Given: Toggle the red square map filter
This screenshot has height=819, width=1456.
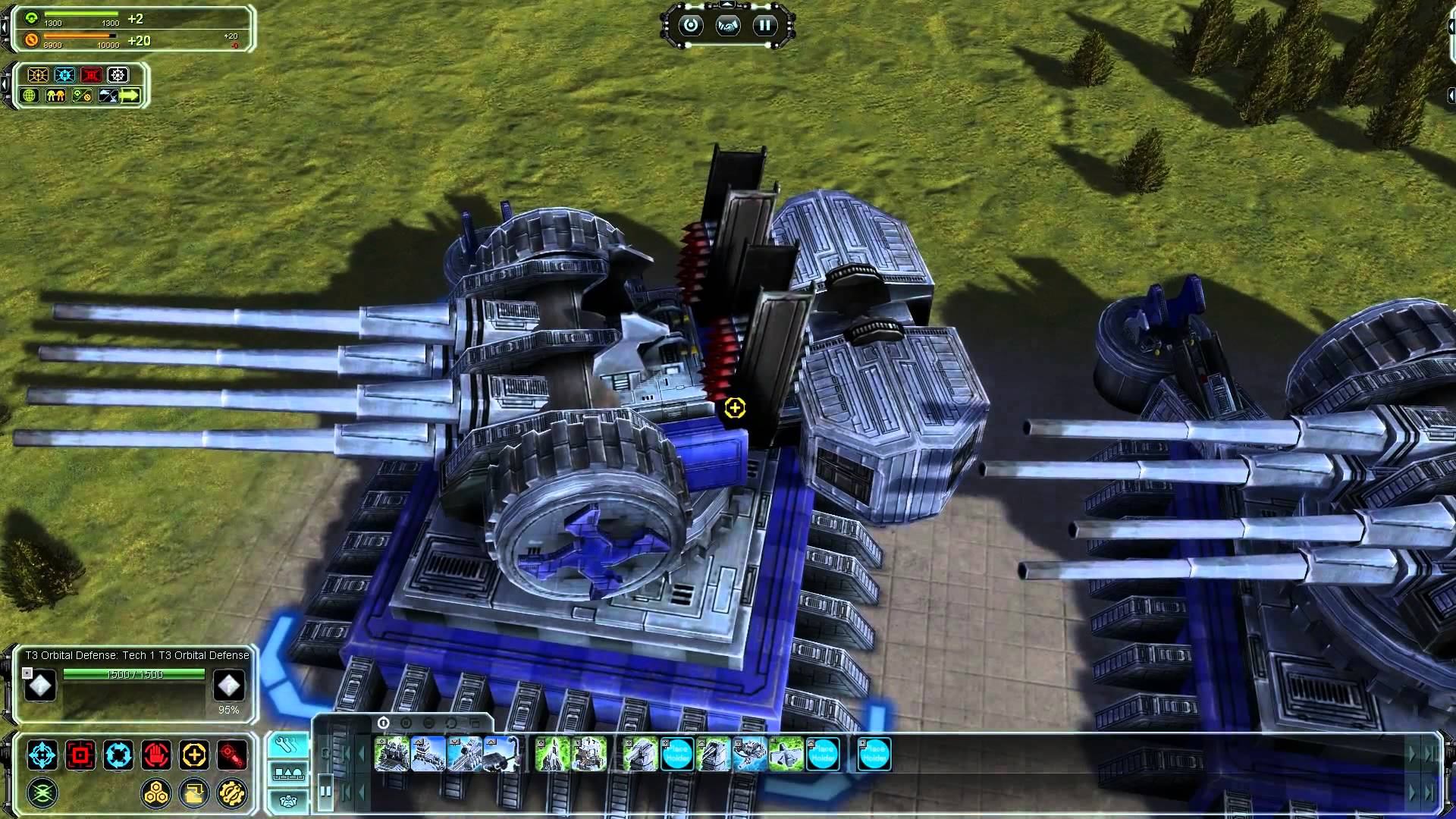Looking at the screenshot, I should [x=92, y=75].
